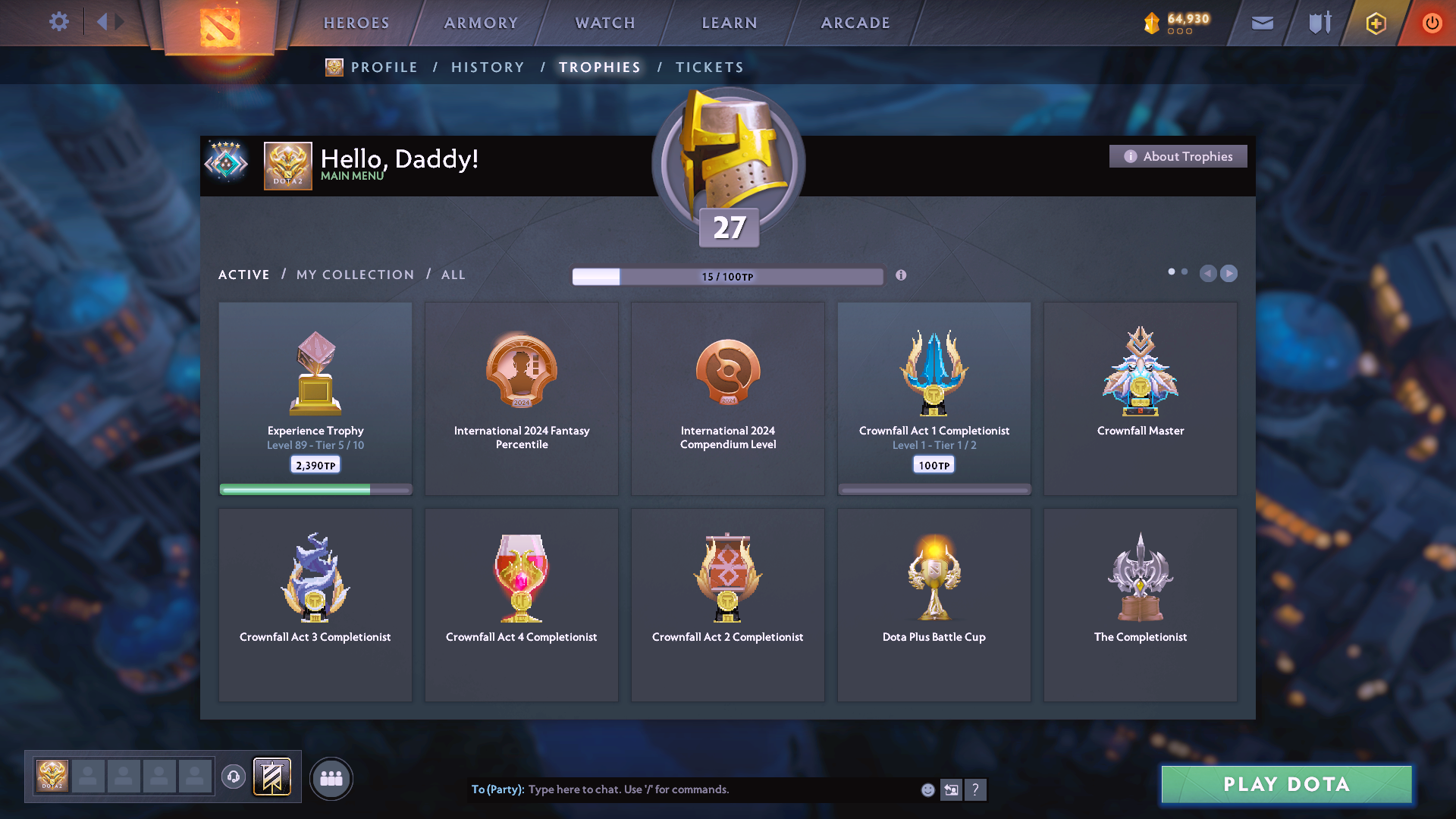Screen dimensions: 1456x819
Task: Click the About Trophies button
Action: coord(1178,156)
